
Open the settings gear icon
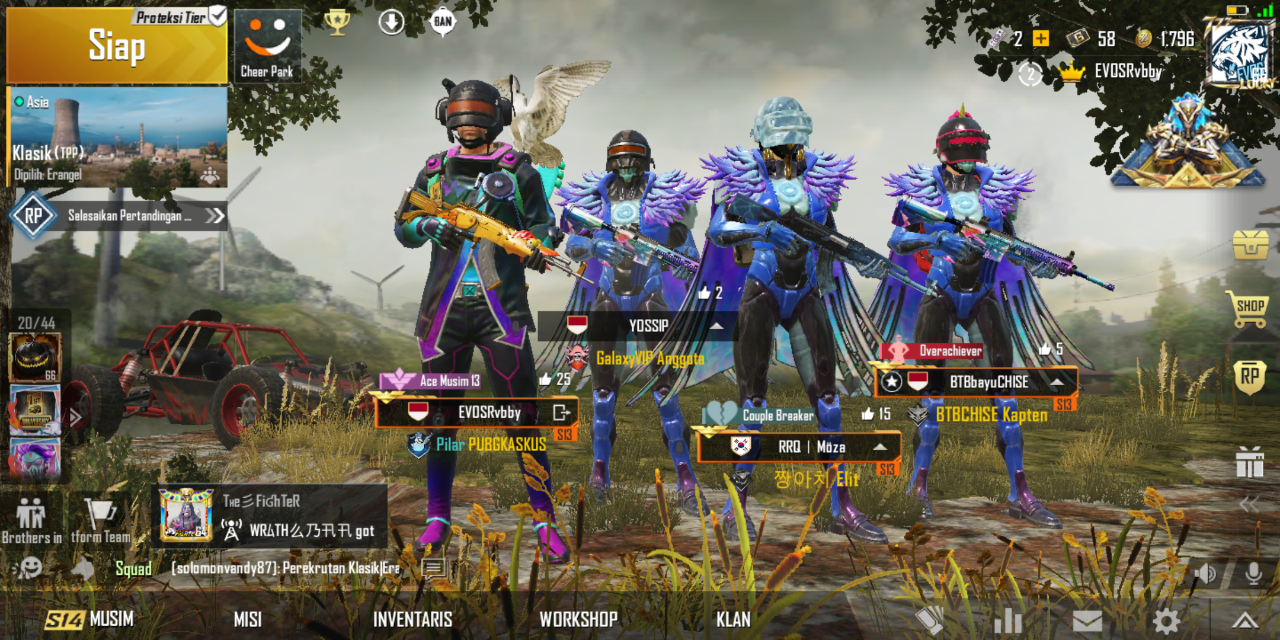[1166, 620]
